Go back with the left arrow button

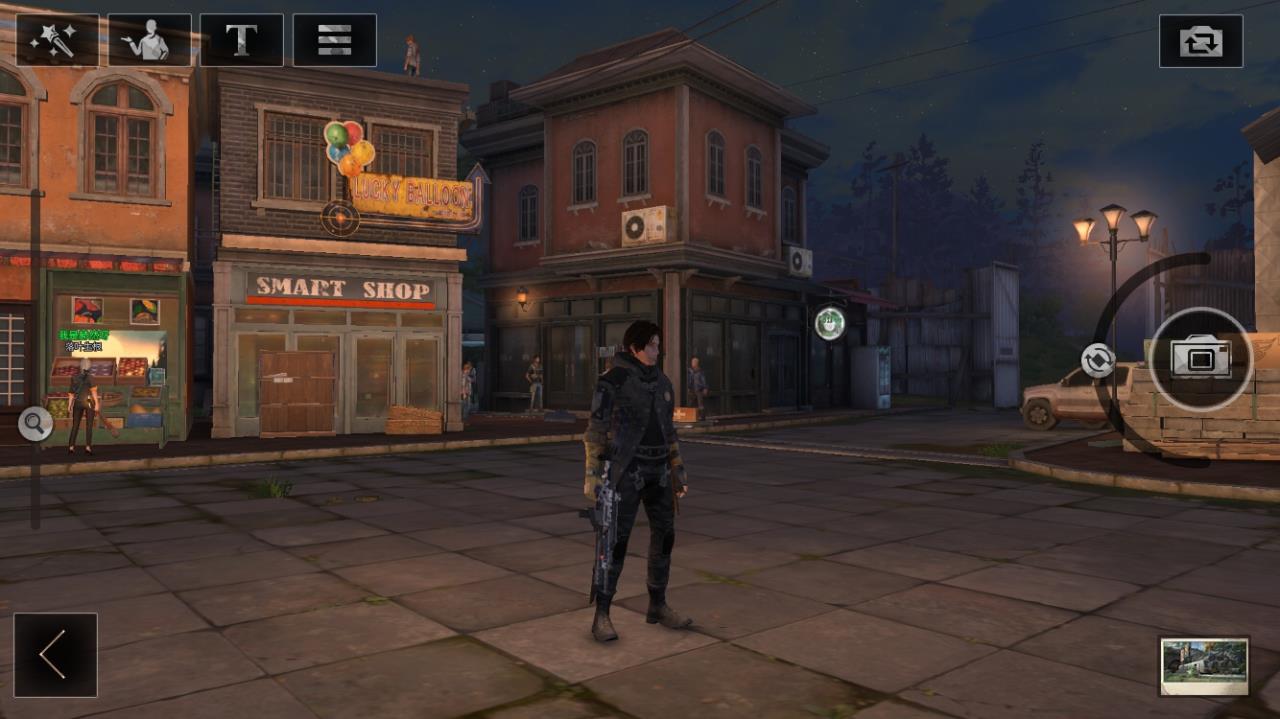point(55,655)
